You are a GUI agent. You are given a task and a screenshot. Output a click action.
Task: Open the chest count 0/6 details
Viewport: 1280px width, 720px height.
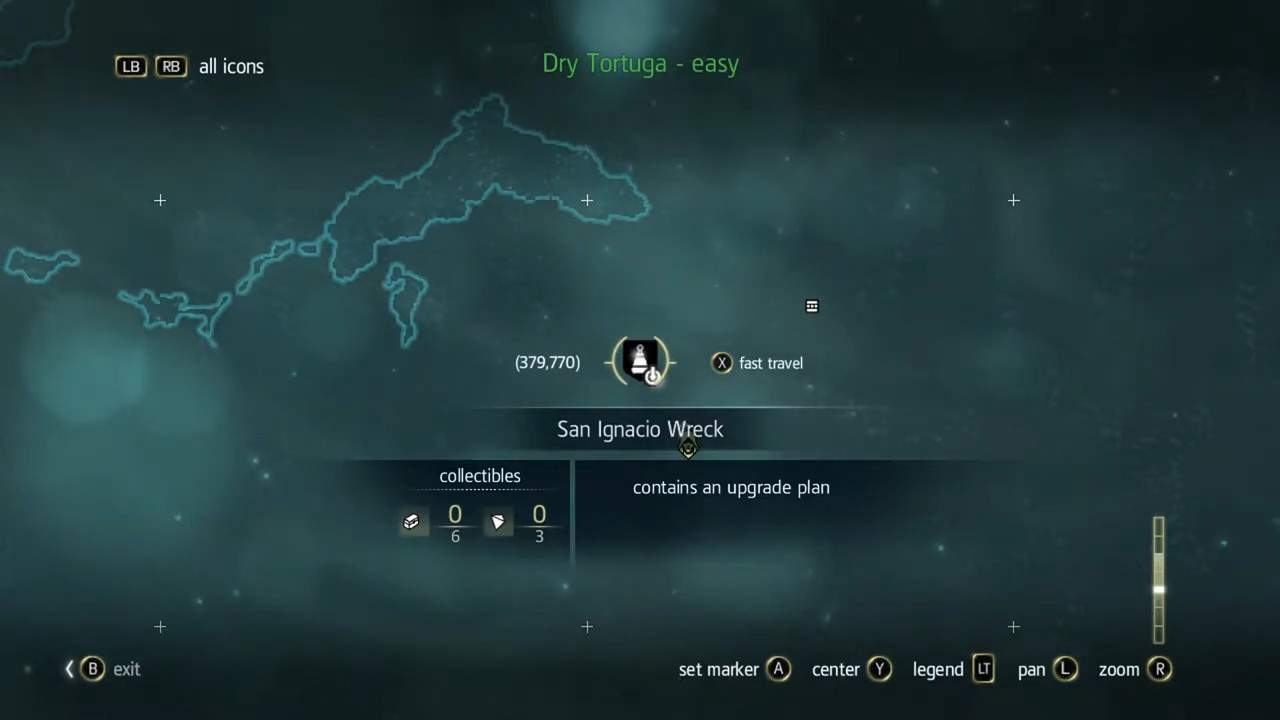[455, 523]
